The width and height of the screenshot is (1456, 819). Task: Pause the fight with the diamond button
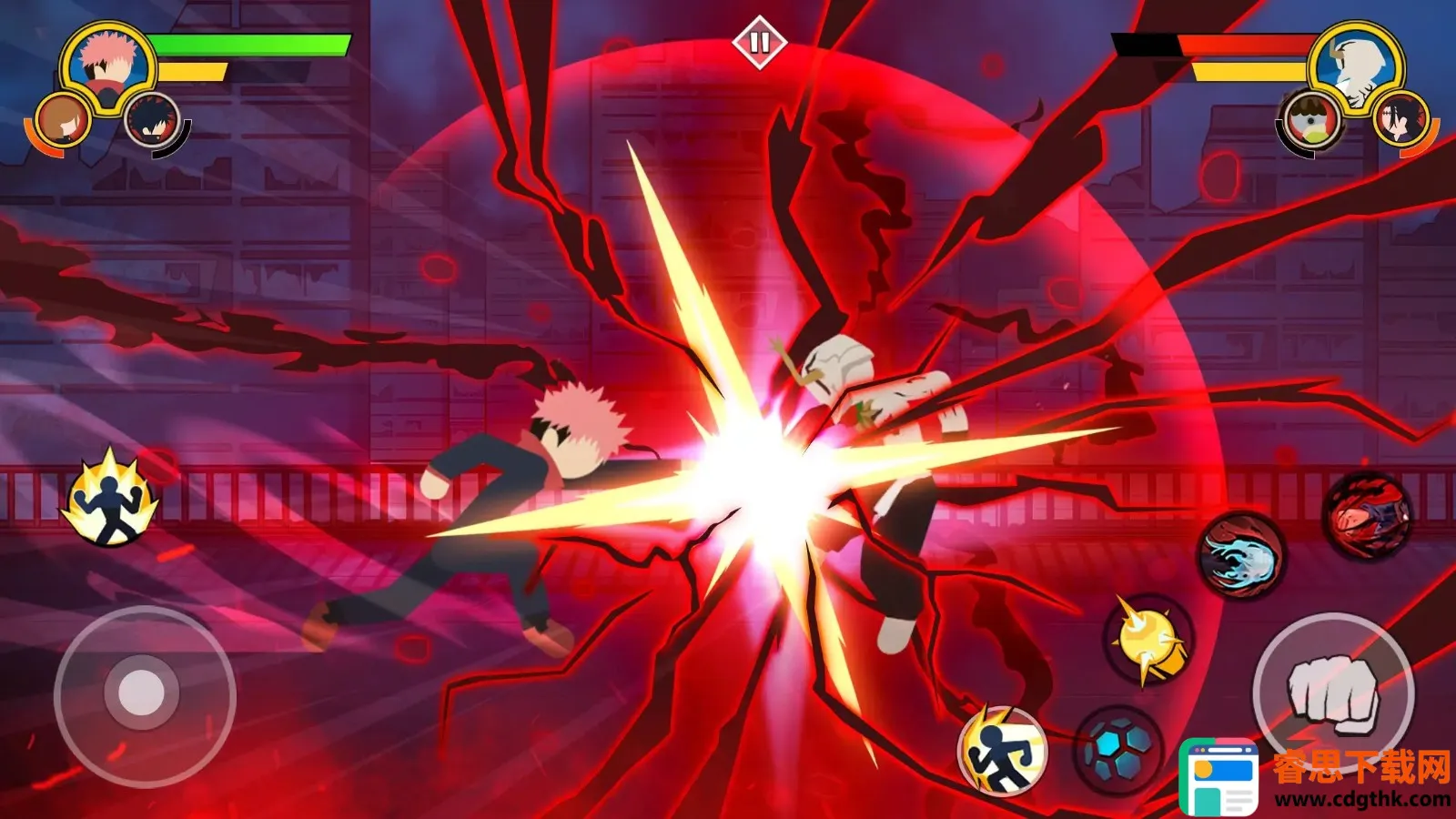tap(759, 42)
